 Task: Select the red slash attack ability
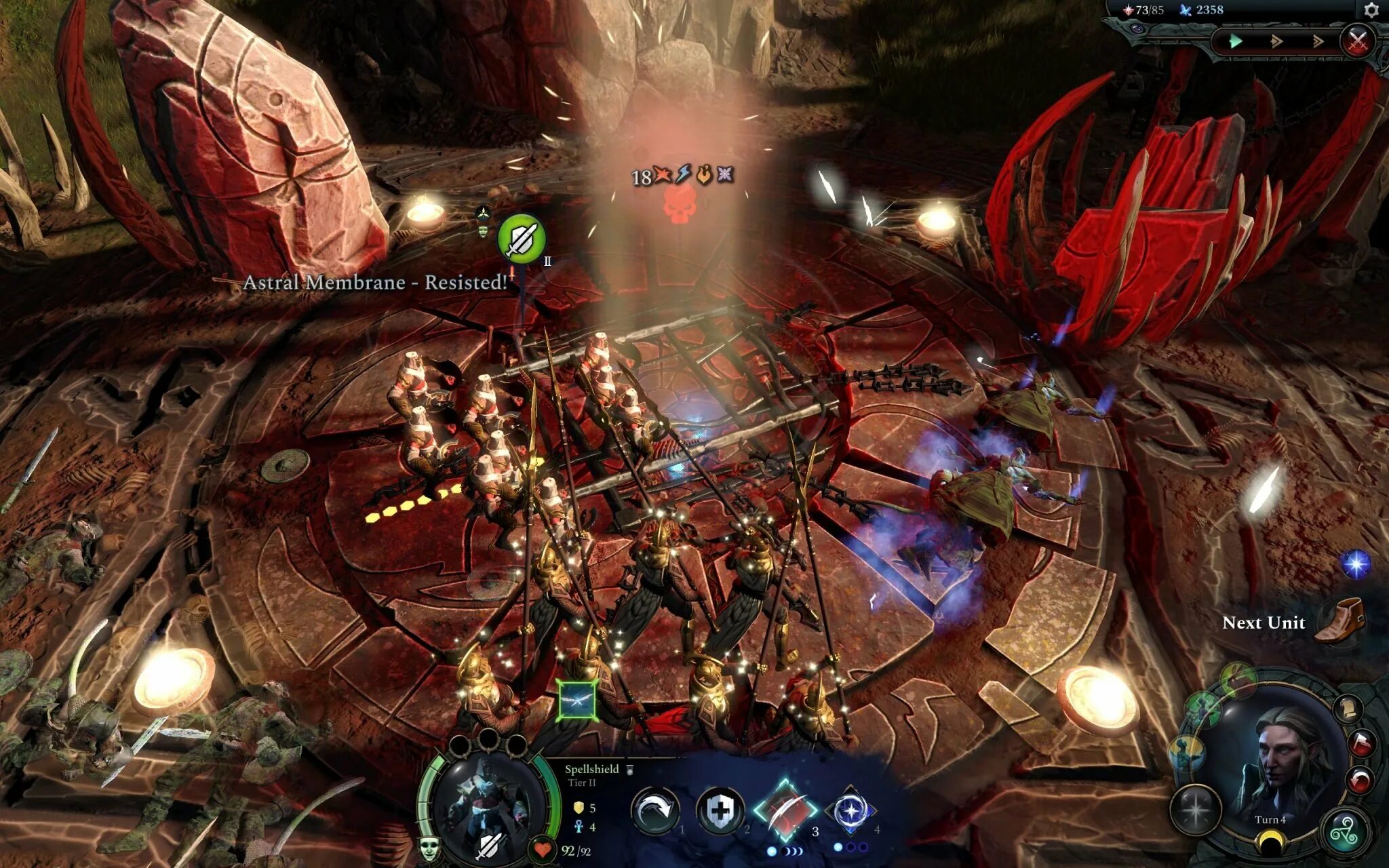coord(785,809)
